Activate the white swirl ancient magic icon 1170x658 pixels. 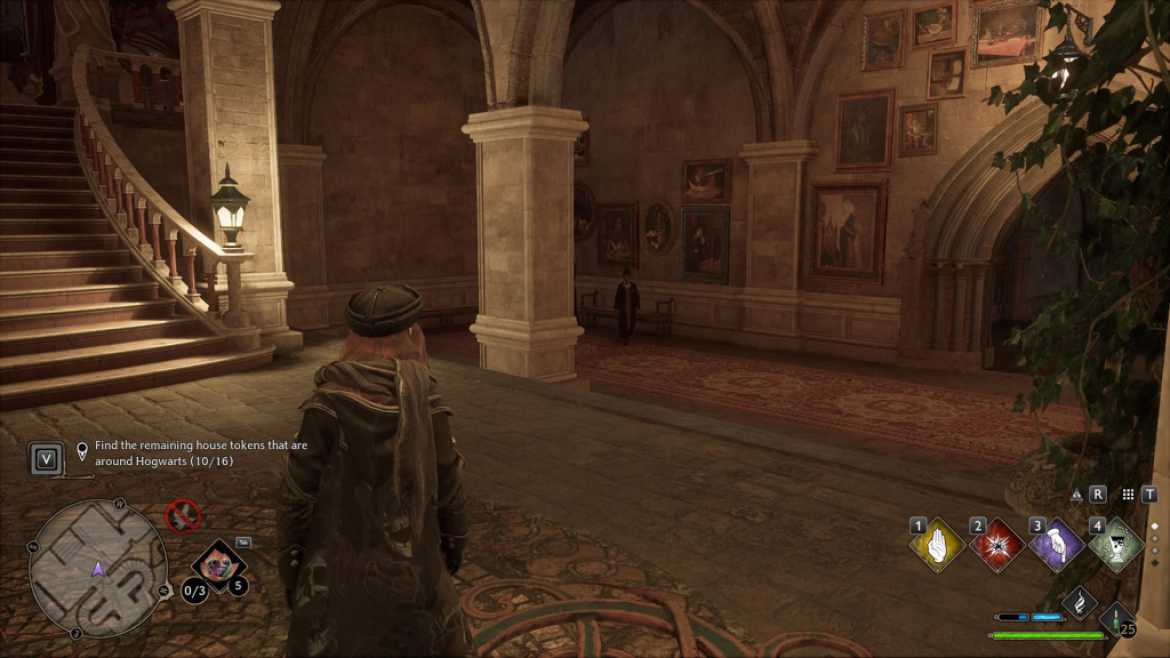pos(1080,602)
